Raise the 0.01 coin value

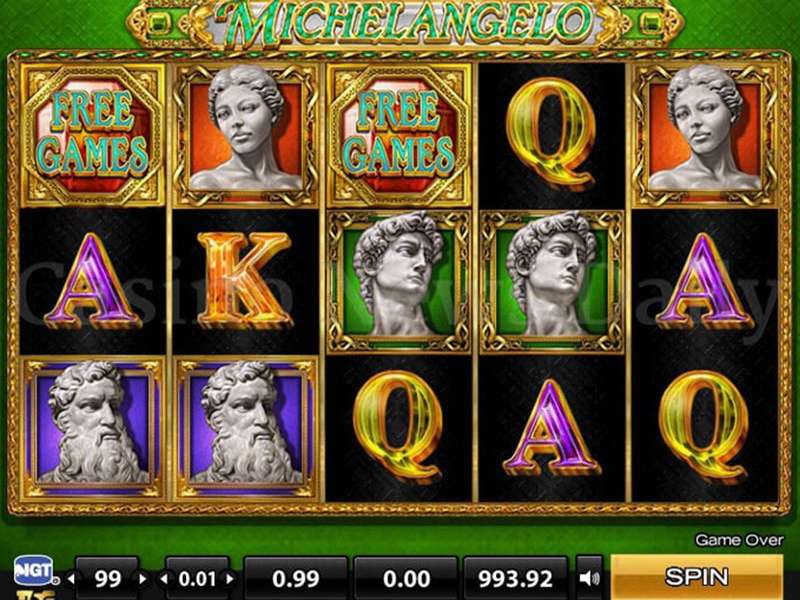(x=232, y=578)
